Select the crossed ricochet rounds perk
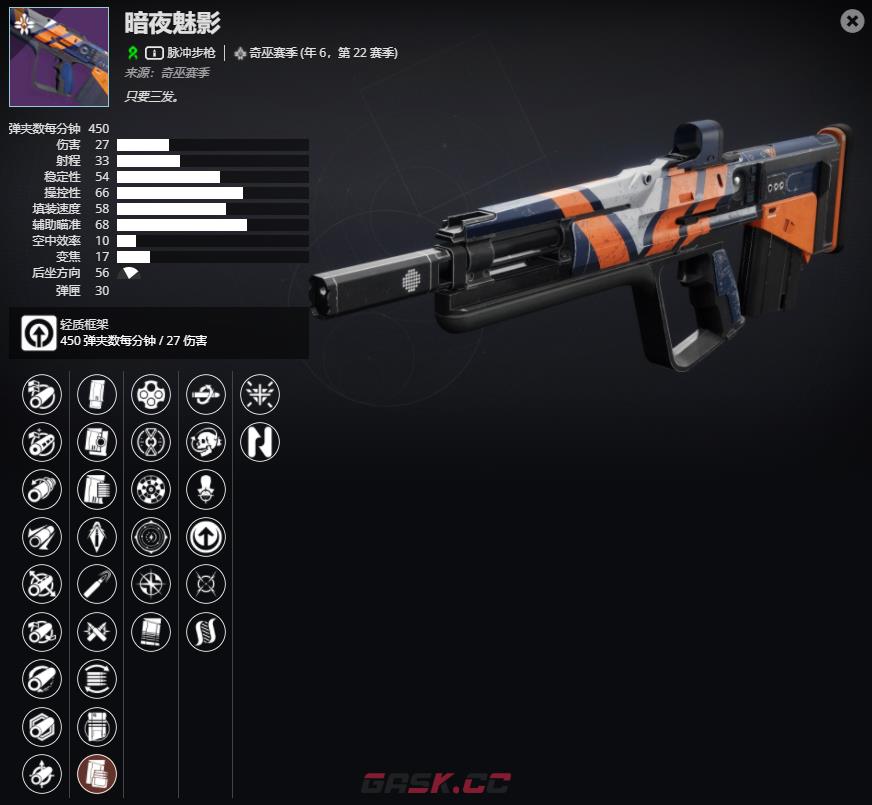The width and height of the screenshot is (872, 805). 97,631
